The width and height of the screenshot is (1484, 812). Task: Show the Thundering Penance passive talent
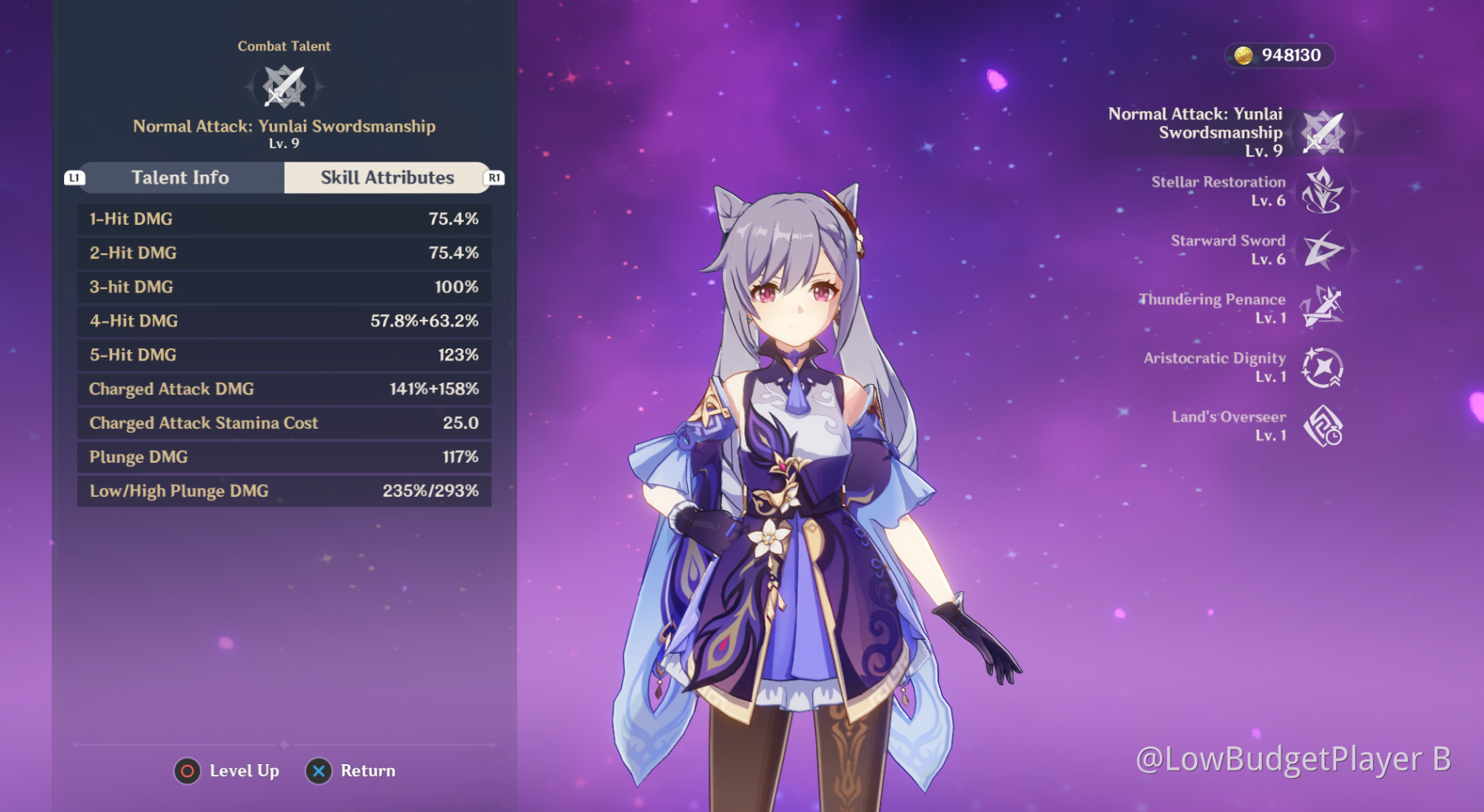pos(1322,308)
